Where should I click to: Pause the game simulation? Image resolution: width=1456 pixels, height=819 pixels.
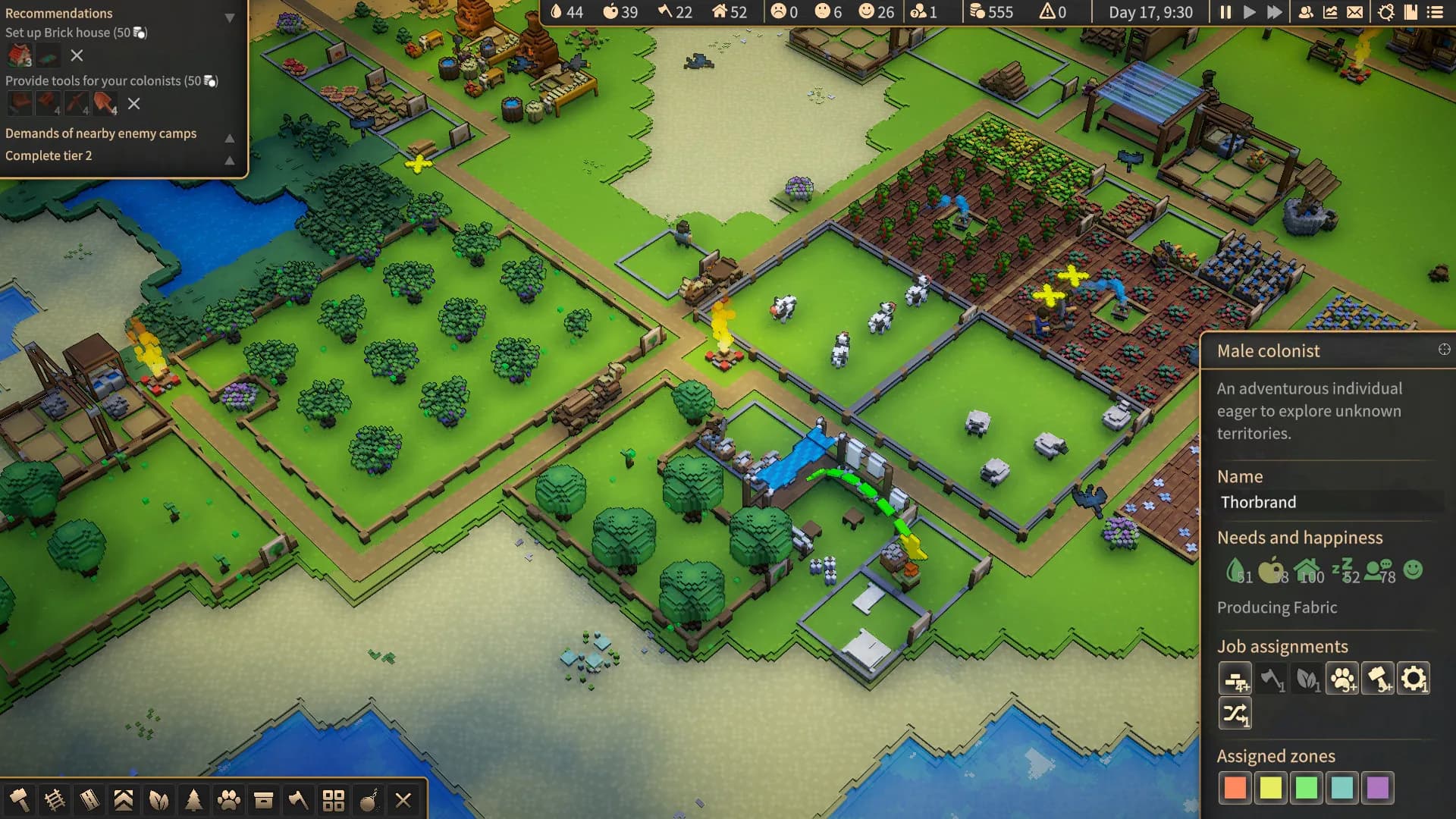[x=1225, y=12]
